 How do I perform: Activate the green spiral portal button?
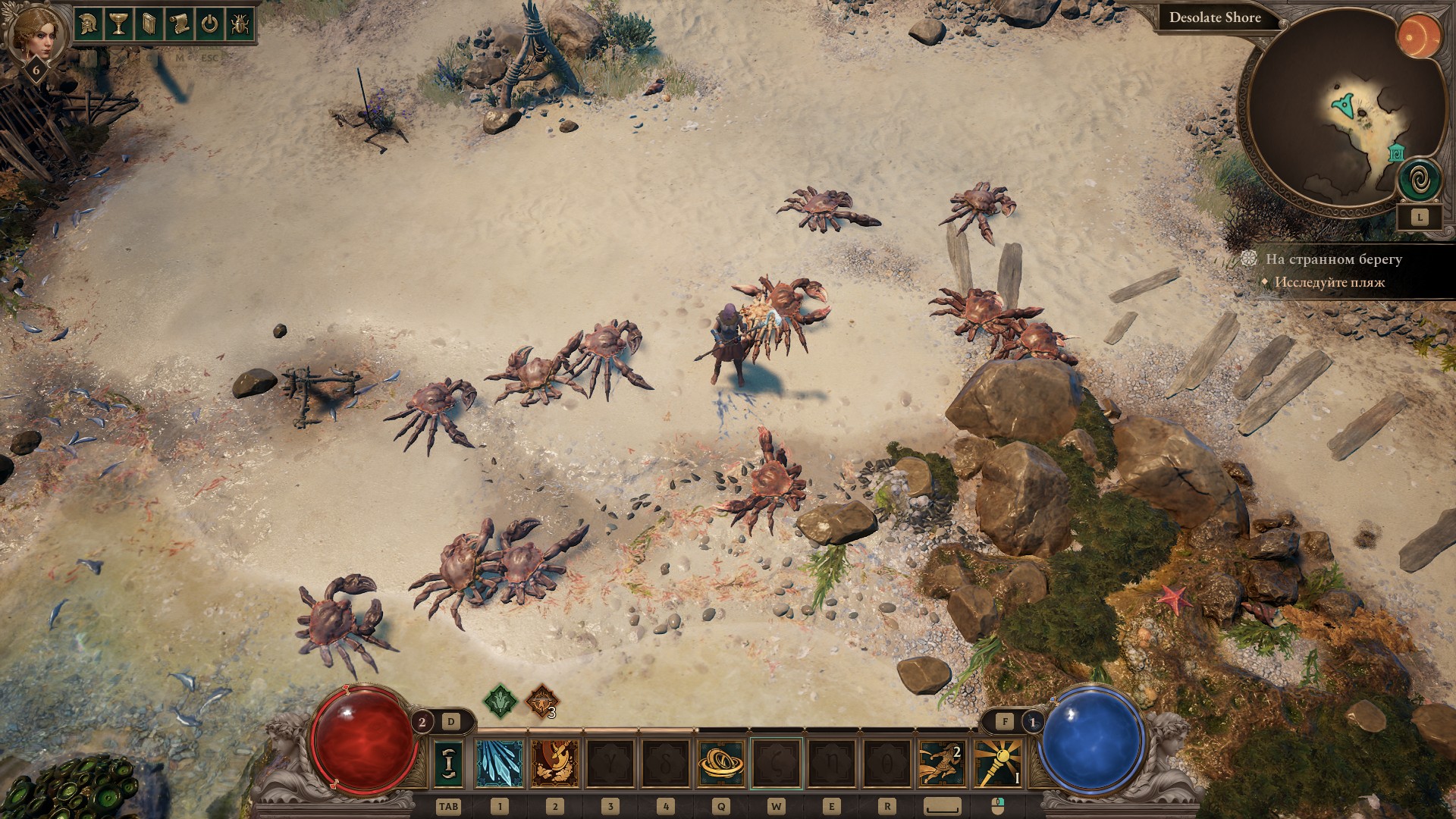click(1420, 181)
